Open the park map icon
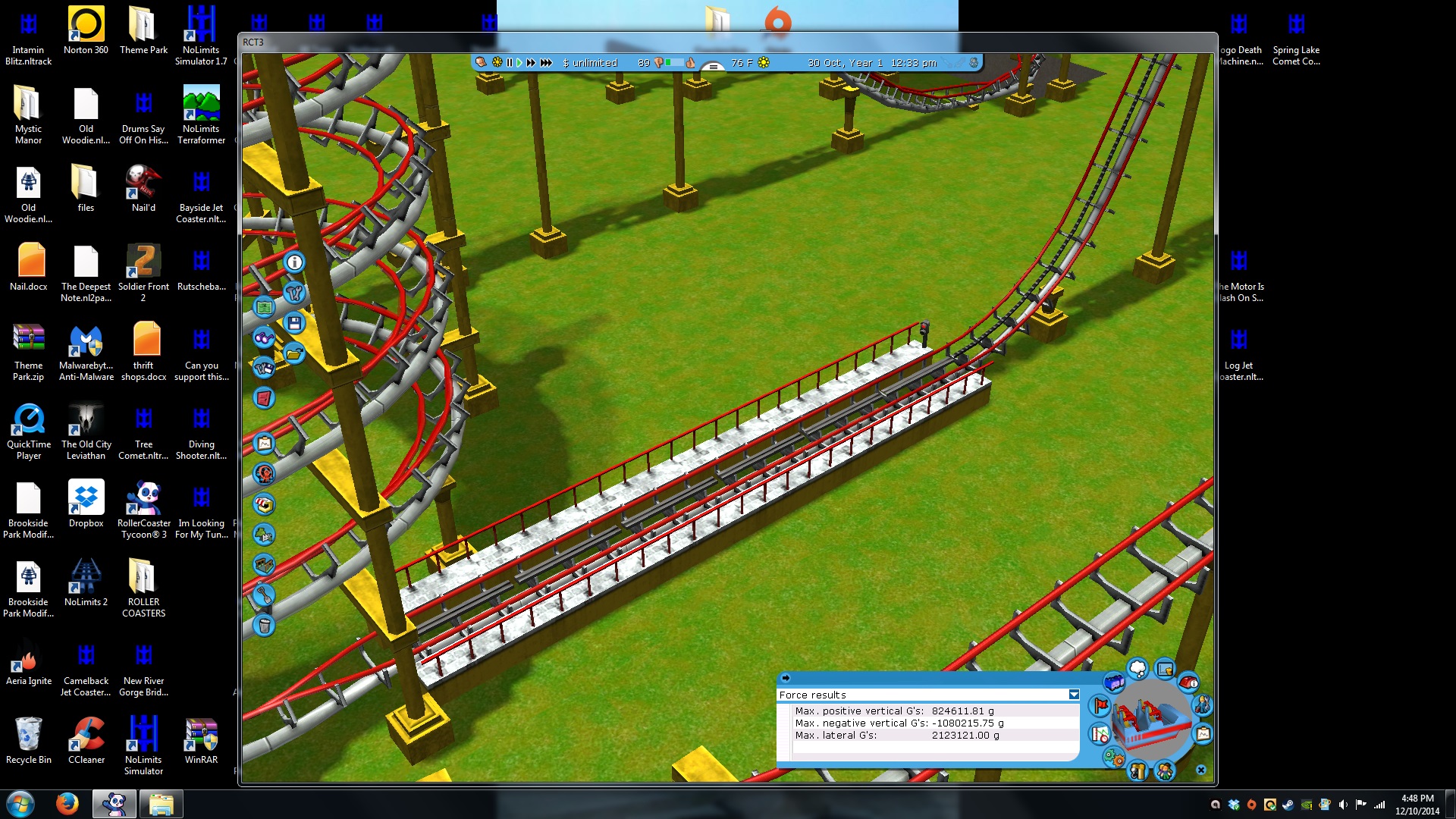Viewport: 1456px width, 819px height. pos(264,308)
